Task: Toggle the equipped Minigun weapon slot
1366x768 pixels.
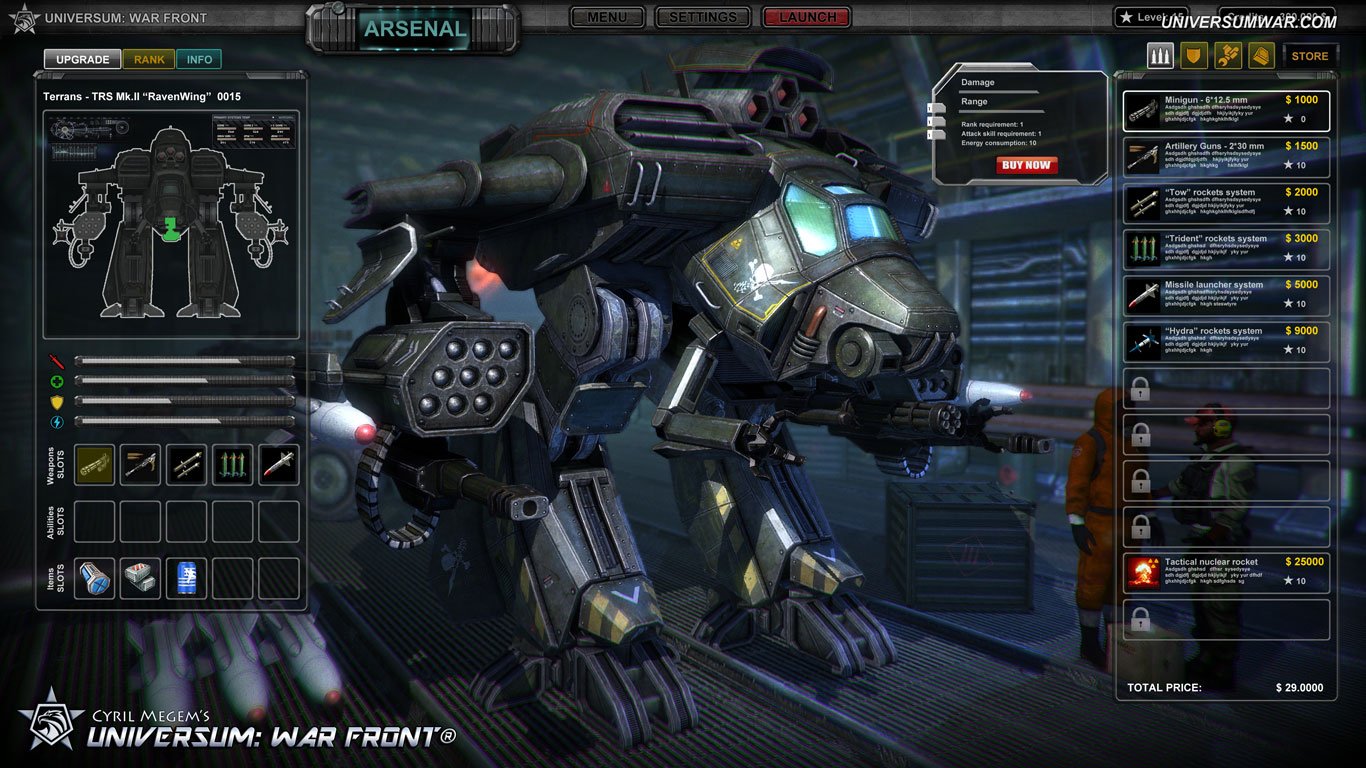Action: click(94, 464)
